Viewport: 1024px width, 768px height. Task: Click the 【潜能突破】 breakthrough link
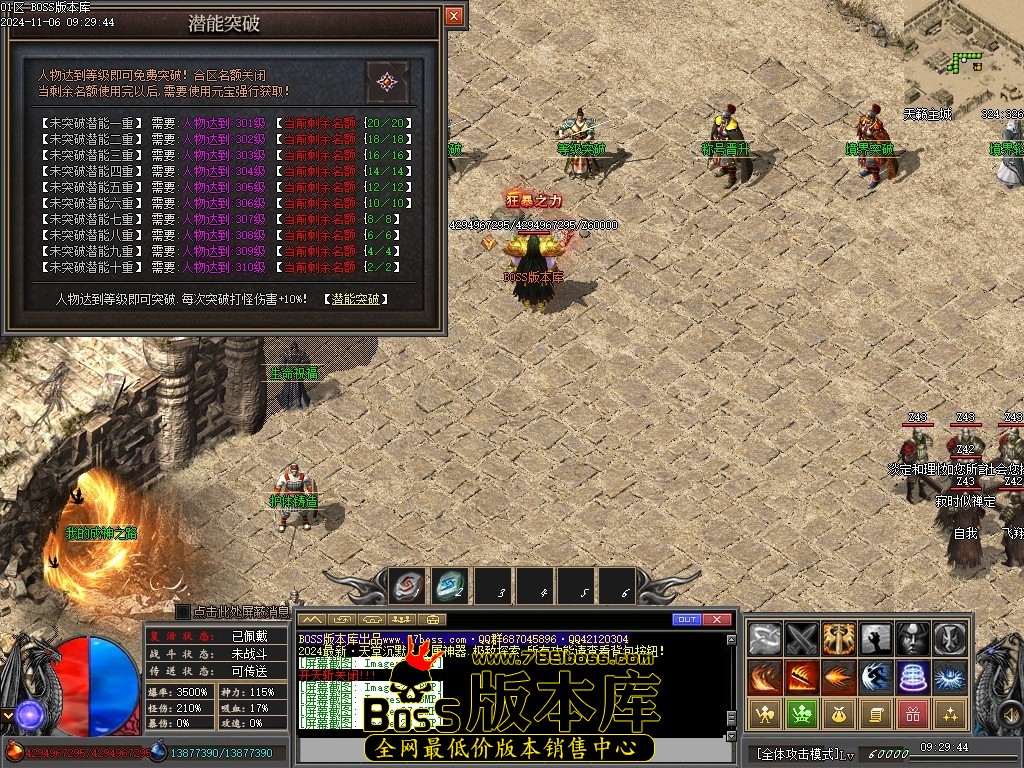click(356, 299)
